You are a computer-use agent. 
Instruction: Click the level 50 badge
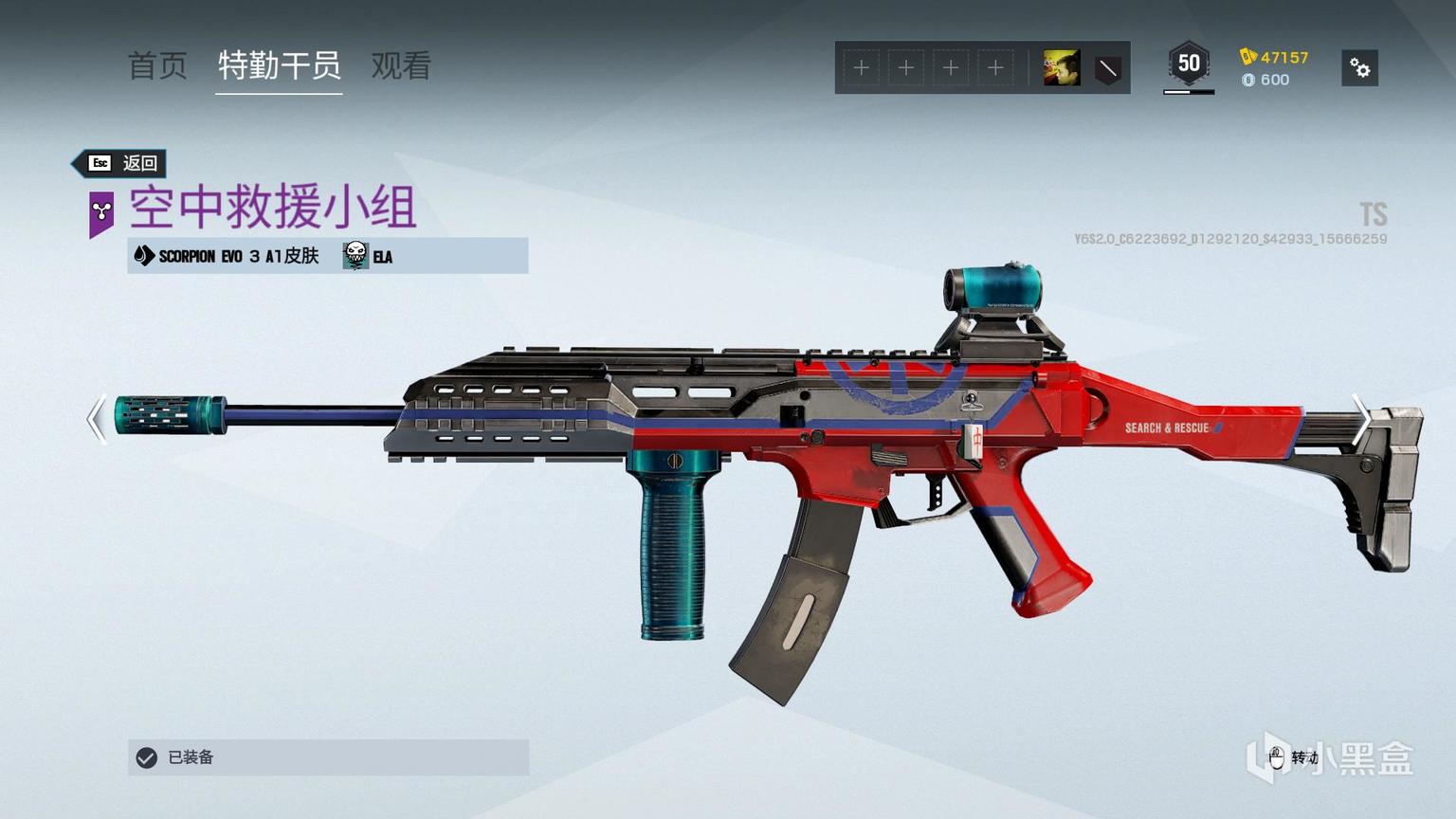tap(1188, 64)
